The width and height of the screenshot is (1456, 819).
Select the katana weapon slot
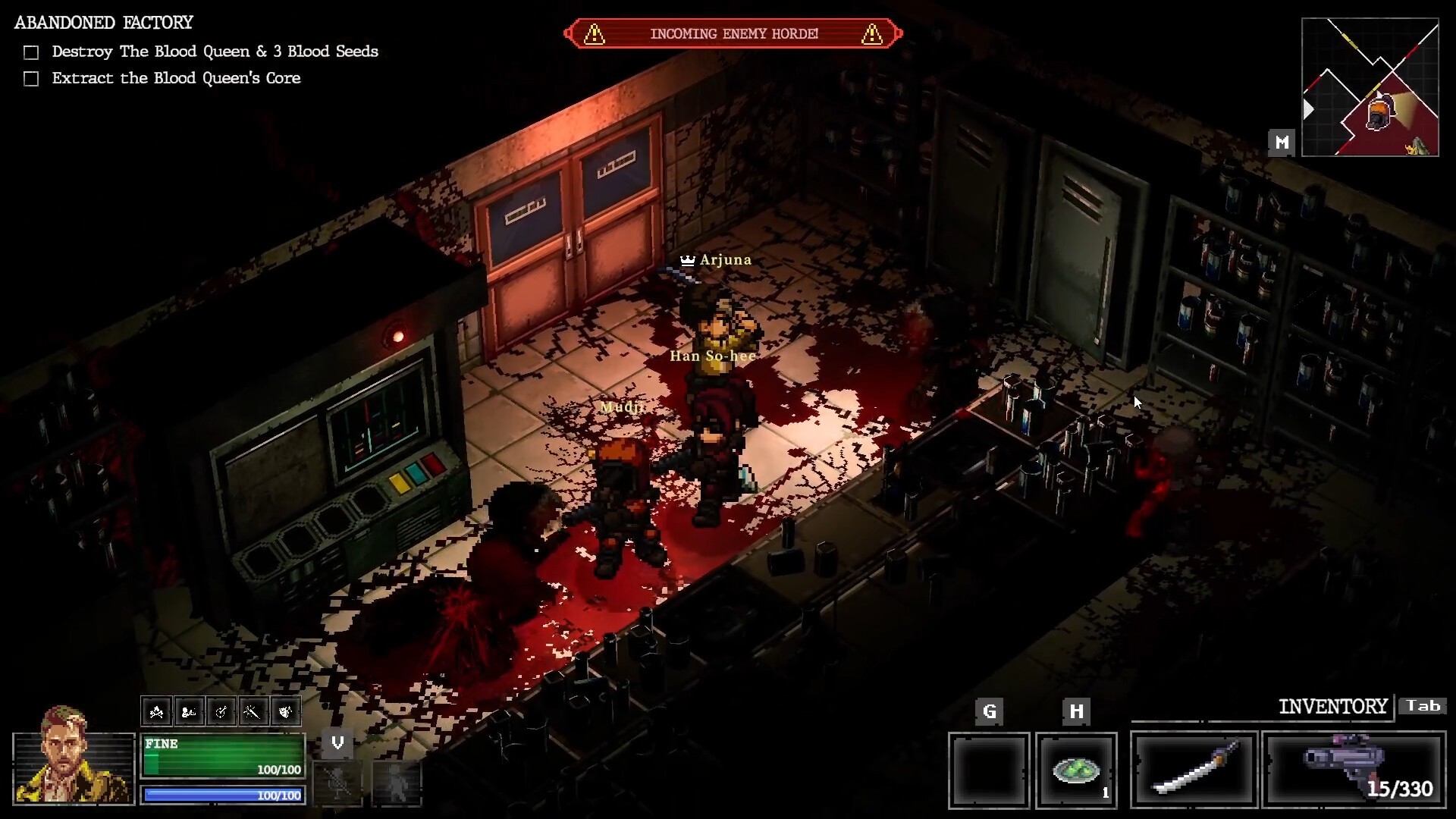(x=1194, y=769)
